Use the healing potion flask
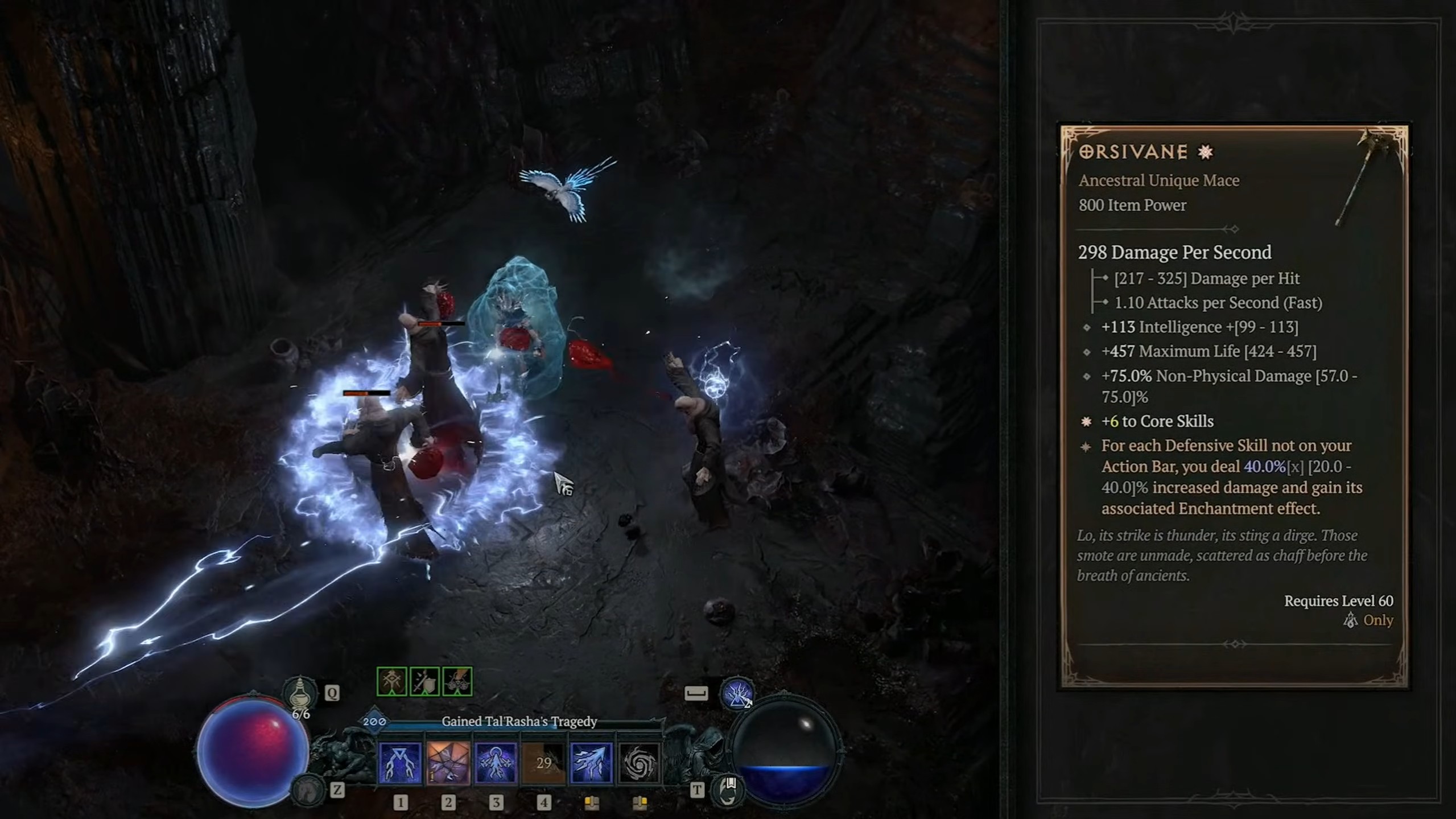This screenshot has width=1456, height=819. coord(300,694)
